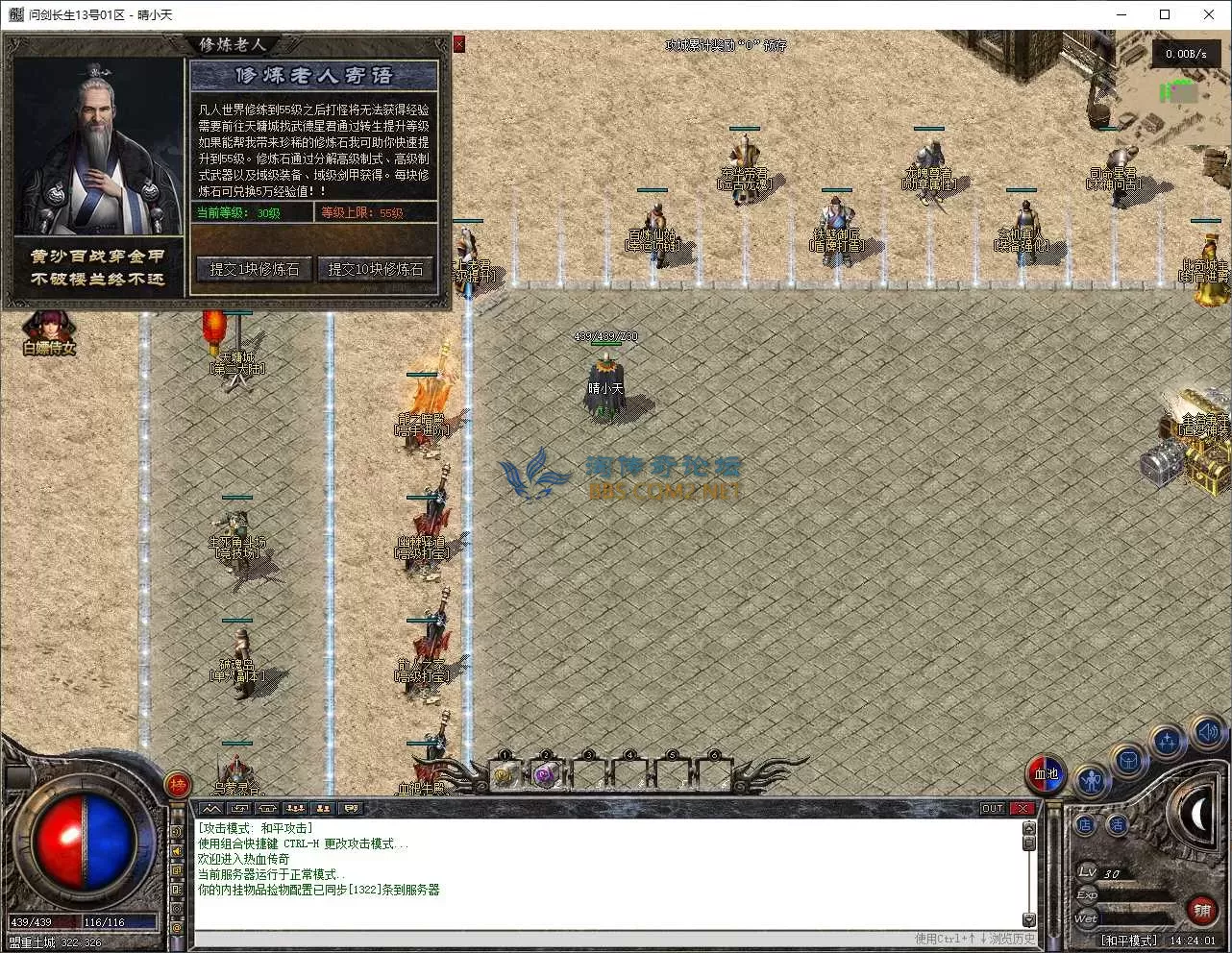Submit 10 cultivation stones (提交10块修炼石)
Viewport: 1232px width, 953px height.
(x=376, y=270)
